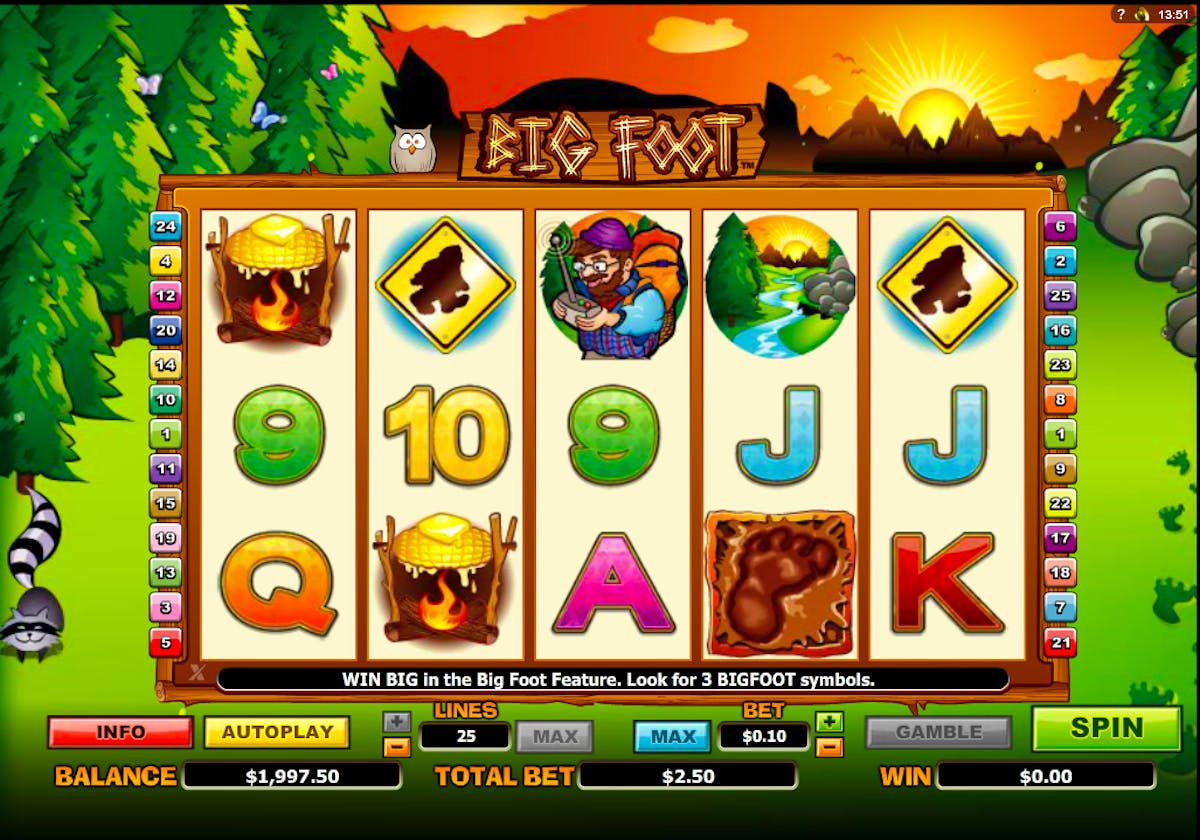Image resolution: width=1200 pixels, height=840 pixels.
Task: Select max lines with the grey MAX button
Action: click(x=555, y=737)
